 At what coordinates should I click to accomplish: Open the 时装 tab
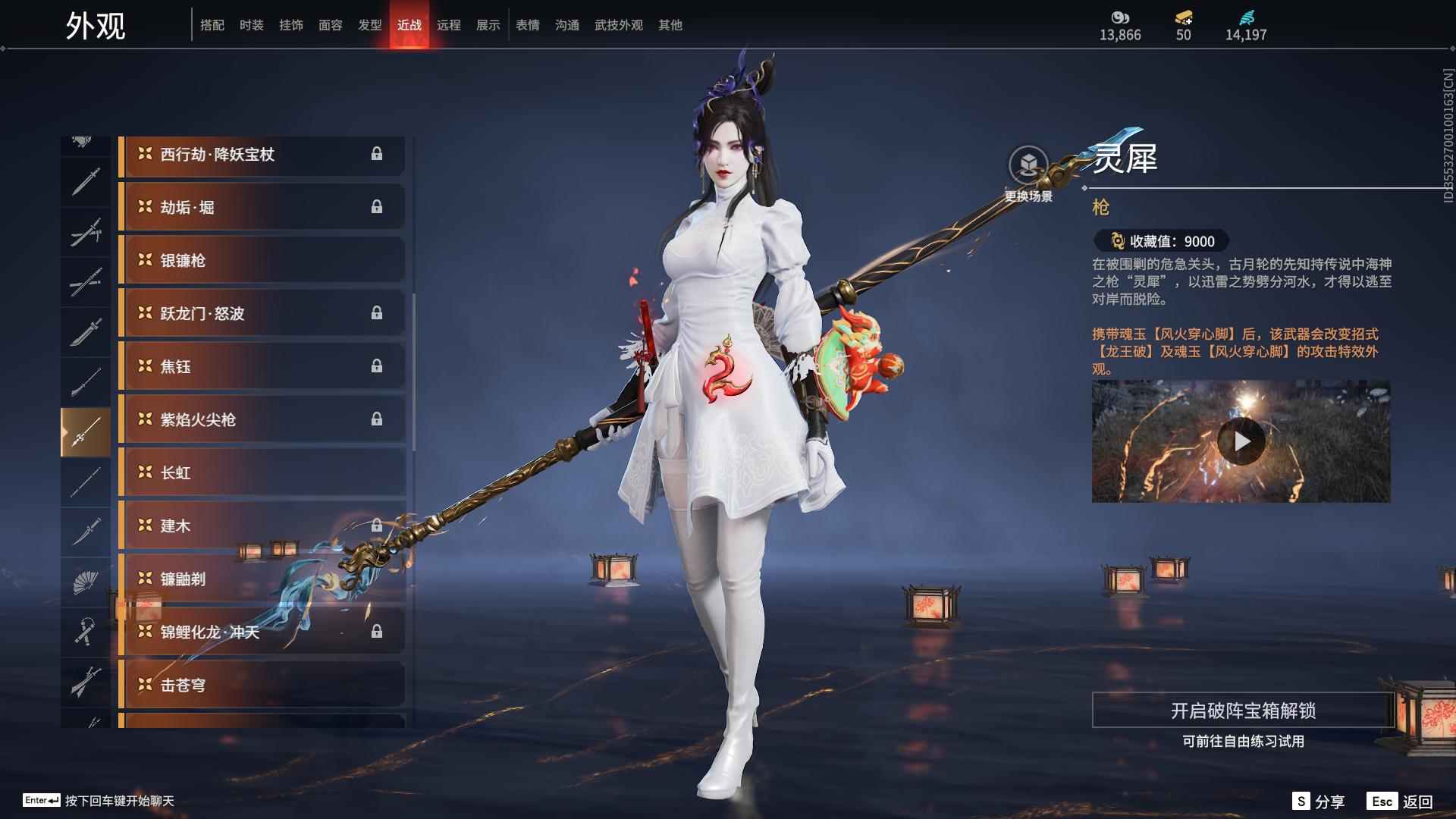(252, 24)
